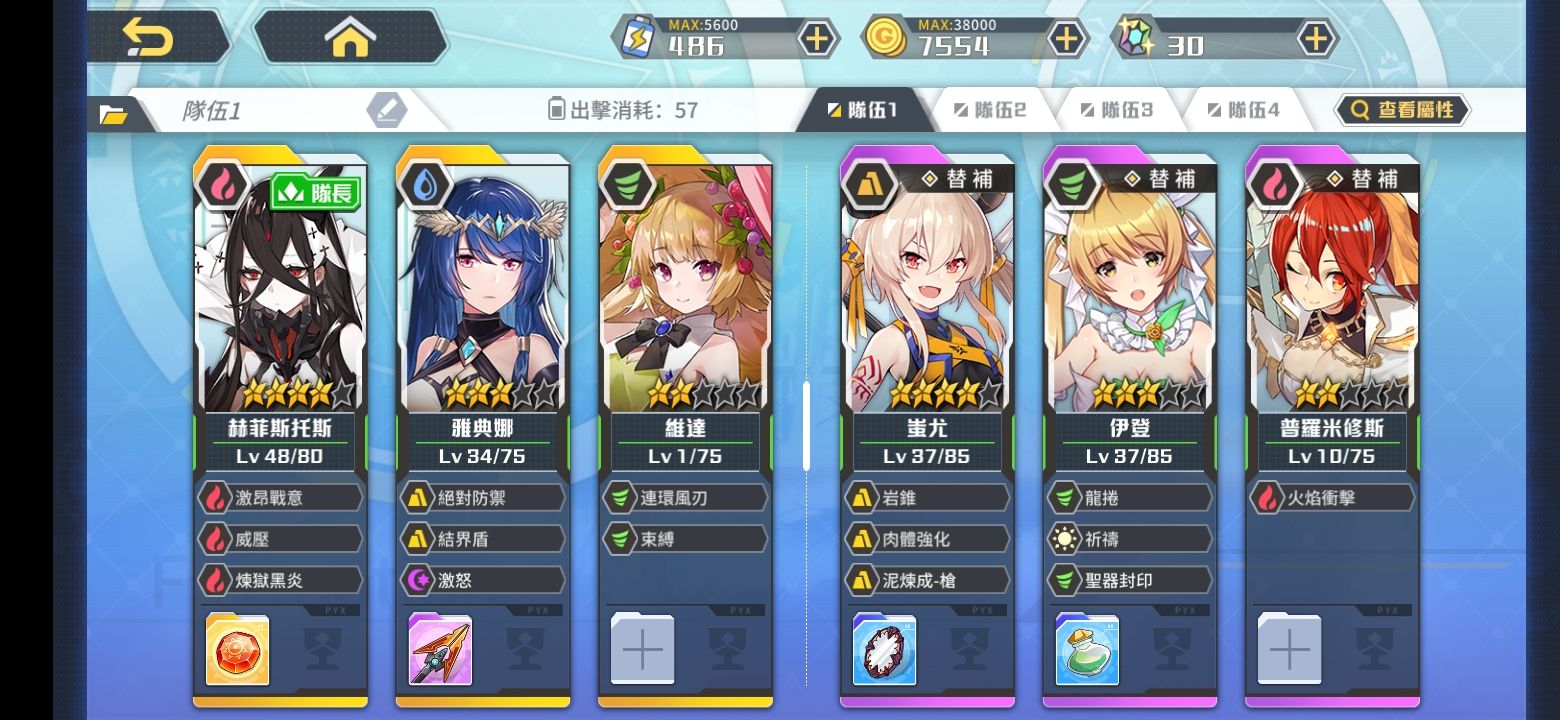Buy more rainbow gems with plus button
The width and height of the screenshot is (1560, 720).
coord(1317,39)
